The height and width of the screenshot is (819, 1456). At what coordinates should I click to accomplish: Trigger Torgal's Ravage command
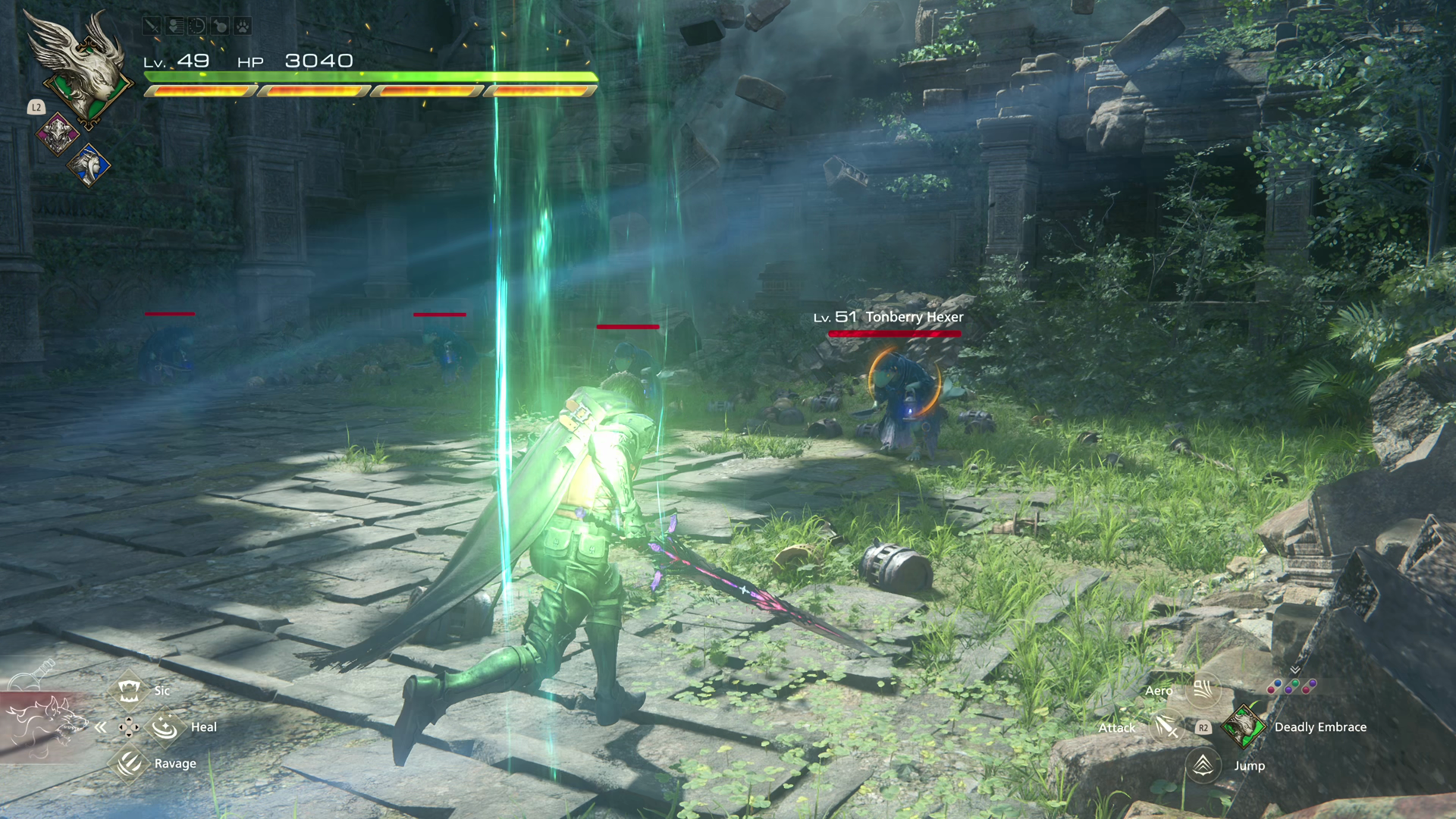pos(129,763)
